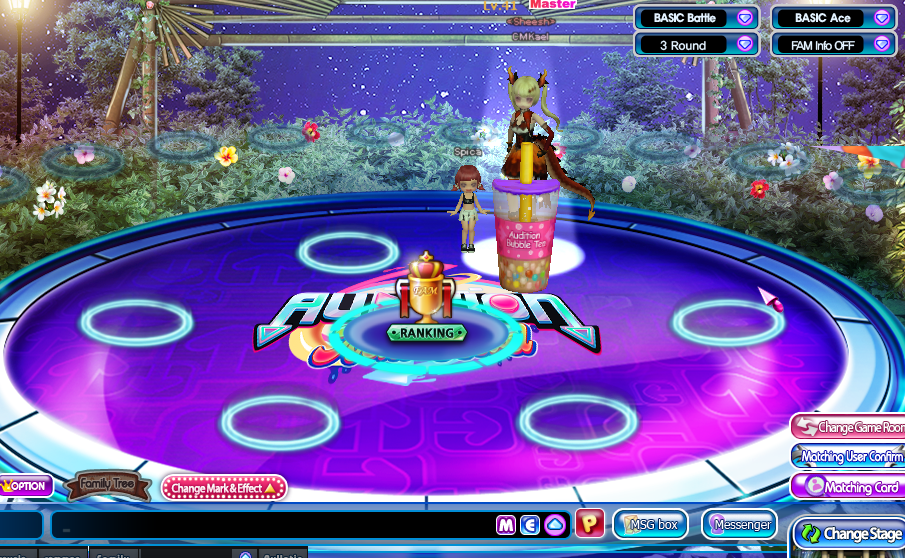The height and width of the screenshot is (558, 905).
Task: Open Matching User Confirm
Action: pyautogui.click(x=850, y=457)
